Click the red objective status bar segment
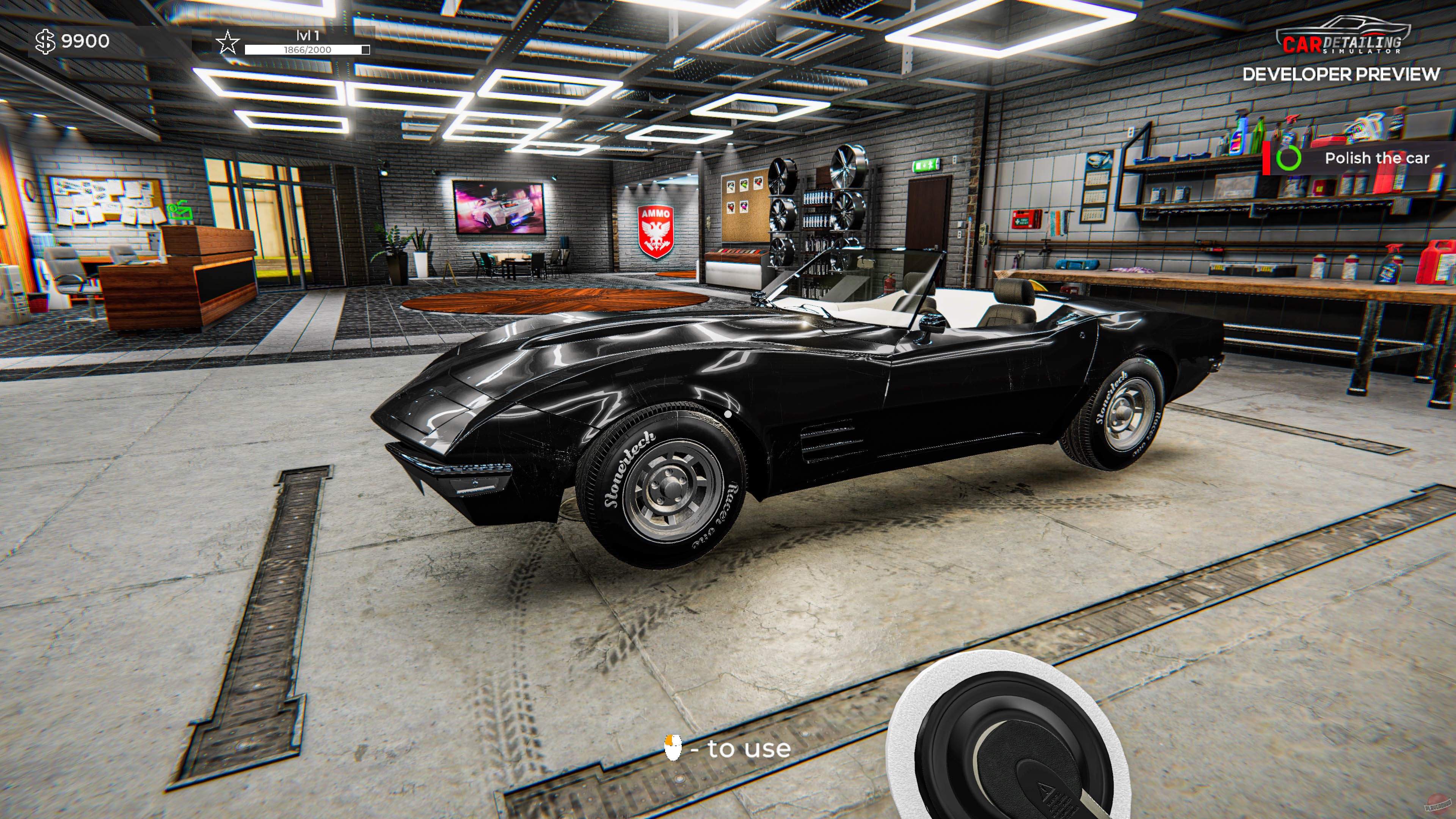The width and height of the screenshot is (1456, 819). click(x=1267, y=159)
